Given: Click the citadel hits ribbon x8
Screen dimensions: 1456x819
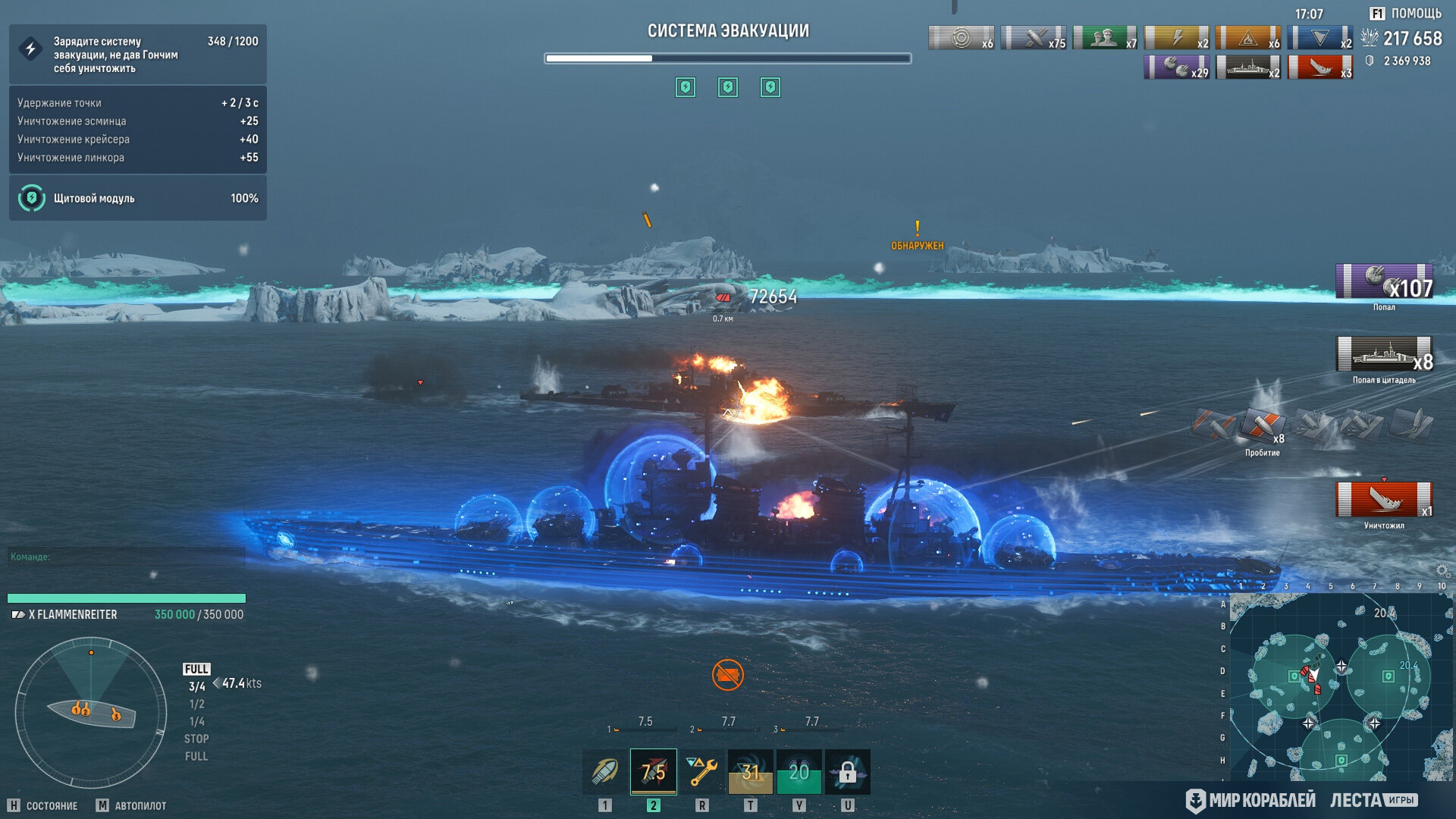Looking at the screenshot, I should (1384, 354).
